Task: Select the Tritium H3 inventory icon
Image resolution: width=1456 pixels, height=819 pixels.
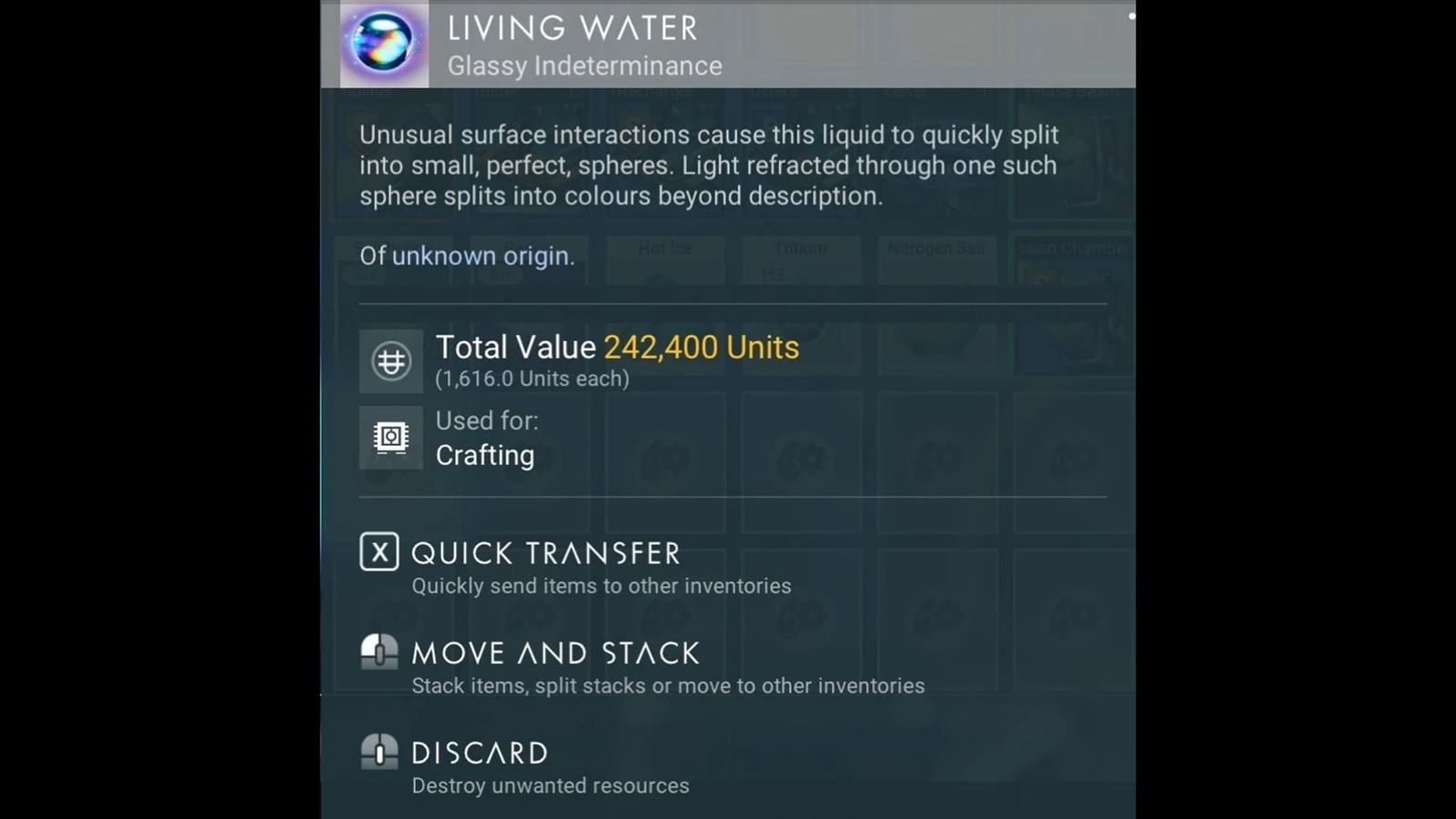Action: pyautogui.click(x=801, y=259)
